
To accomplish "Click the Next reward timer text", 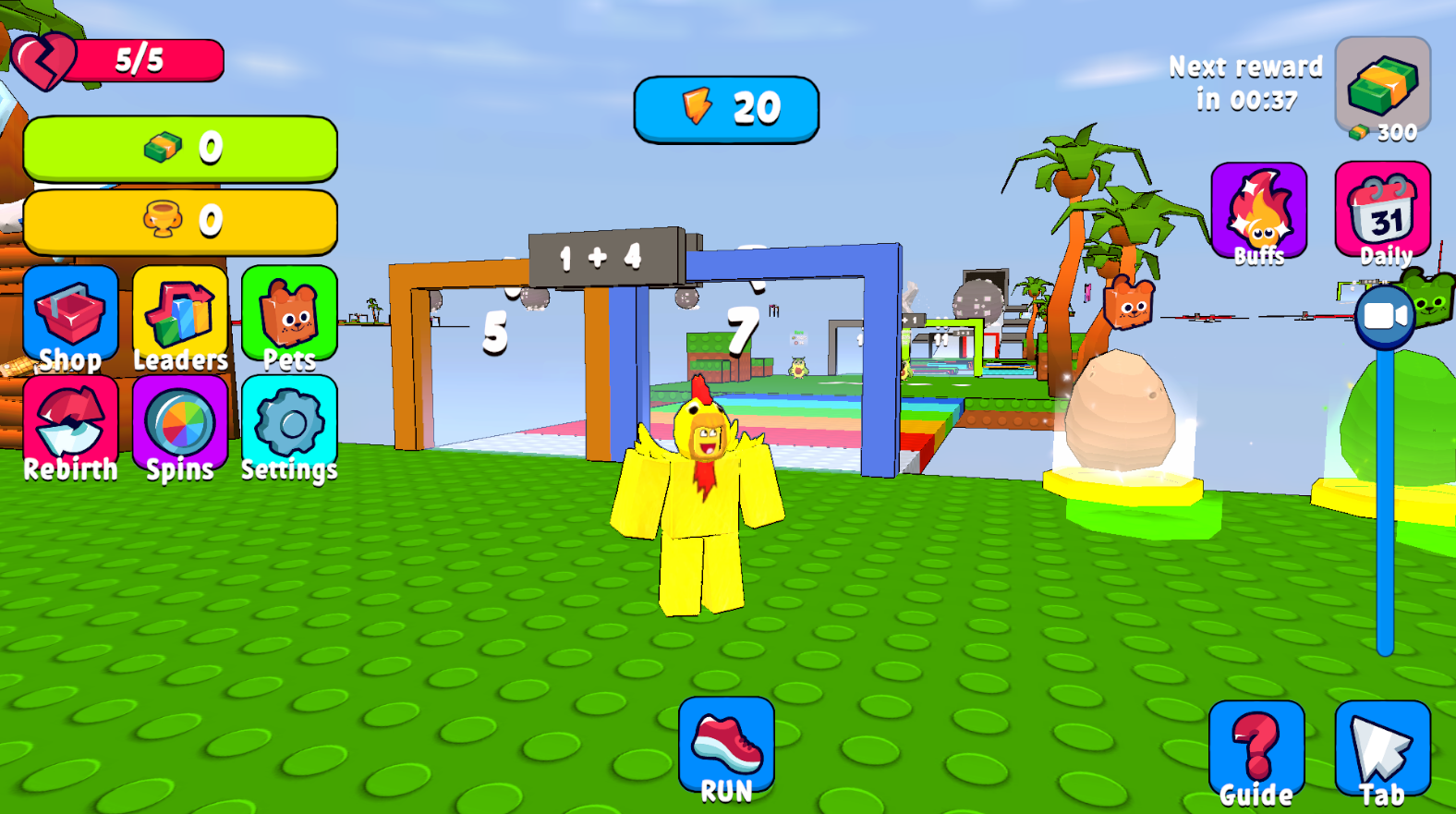I will click(x=1245, y=81).
